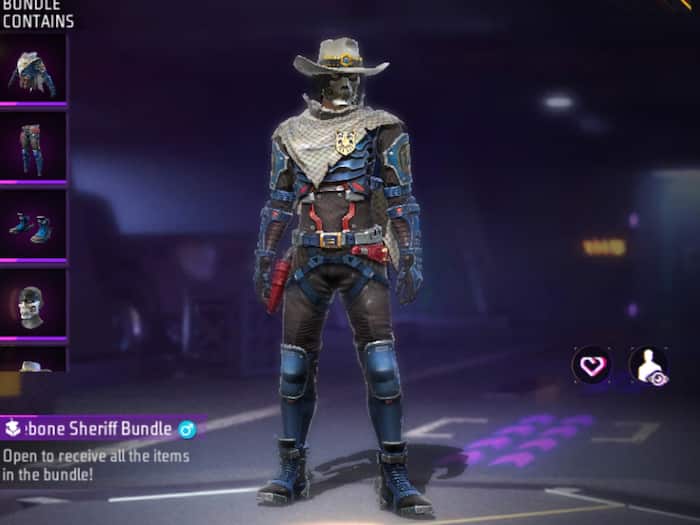The height and width of the screenshot is (525, 700).
Task: Add bundle to wishlist with heart icon
Action: (x=592, y=365)
